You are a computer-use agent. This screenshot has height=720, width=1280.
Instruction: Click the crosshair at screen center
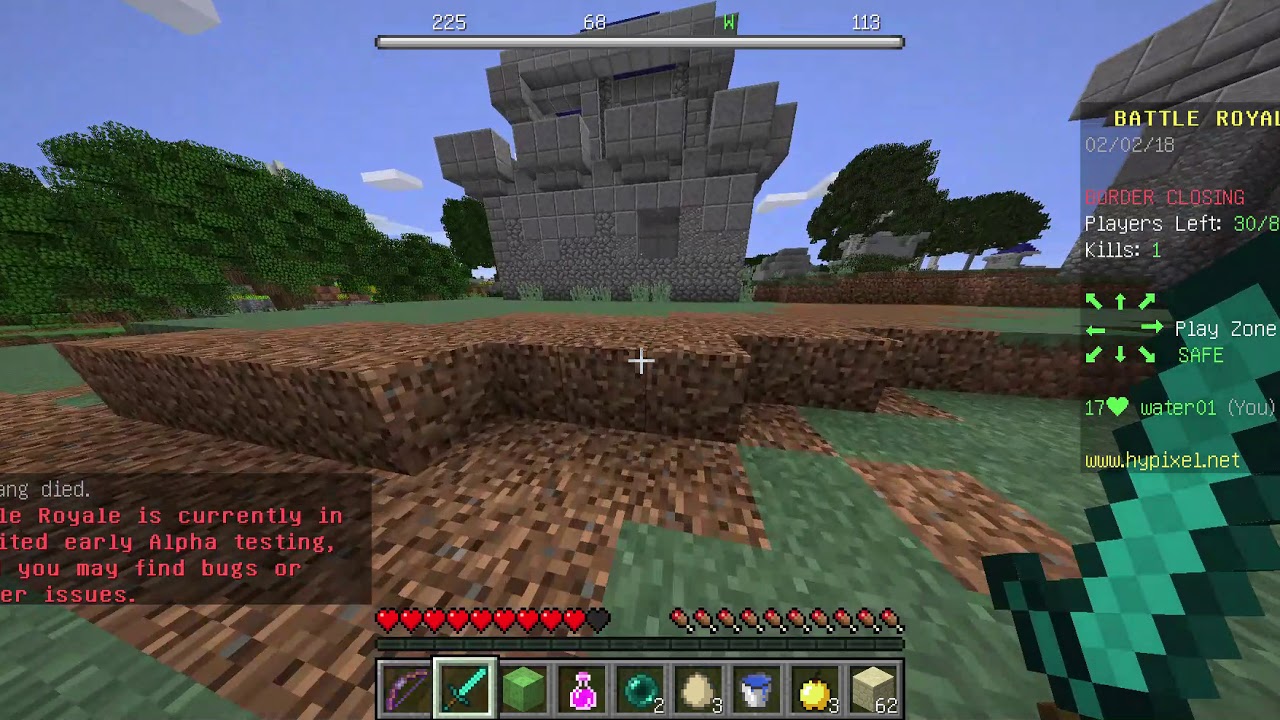640,360
